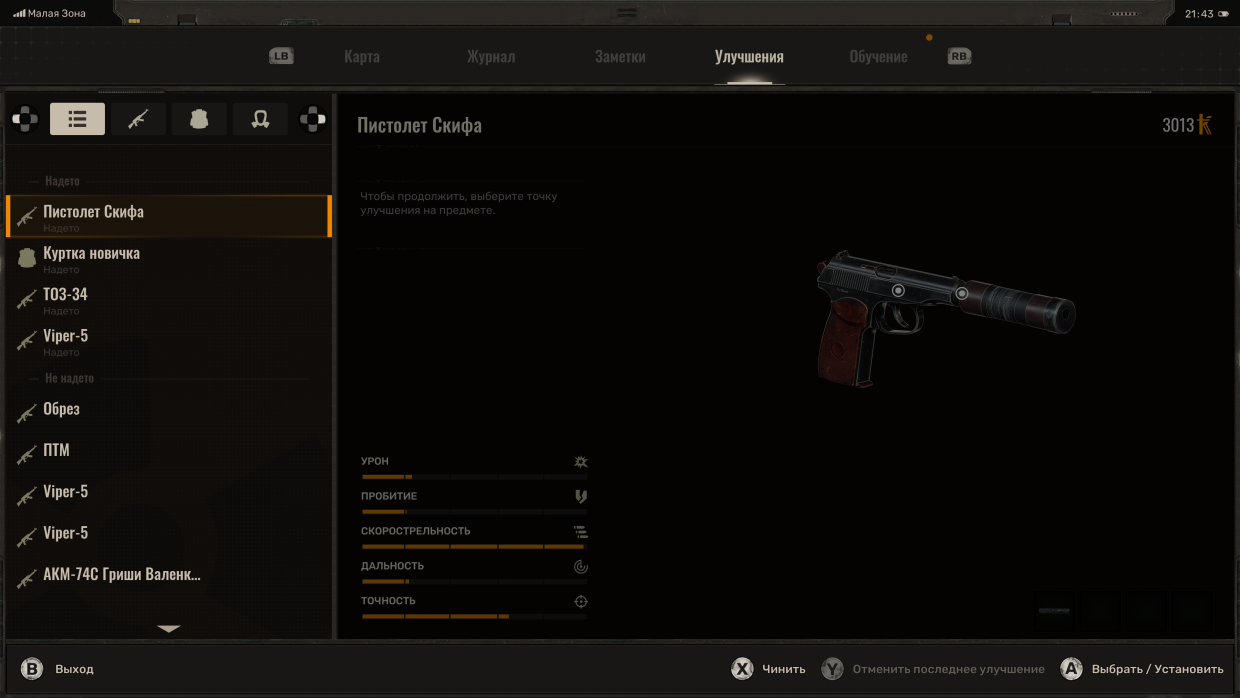Screen dimensions: 1240x698
Task: Select the ТОЗ-34 shotgun entry
Action: [x=168, y=299]
